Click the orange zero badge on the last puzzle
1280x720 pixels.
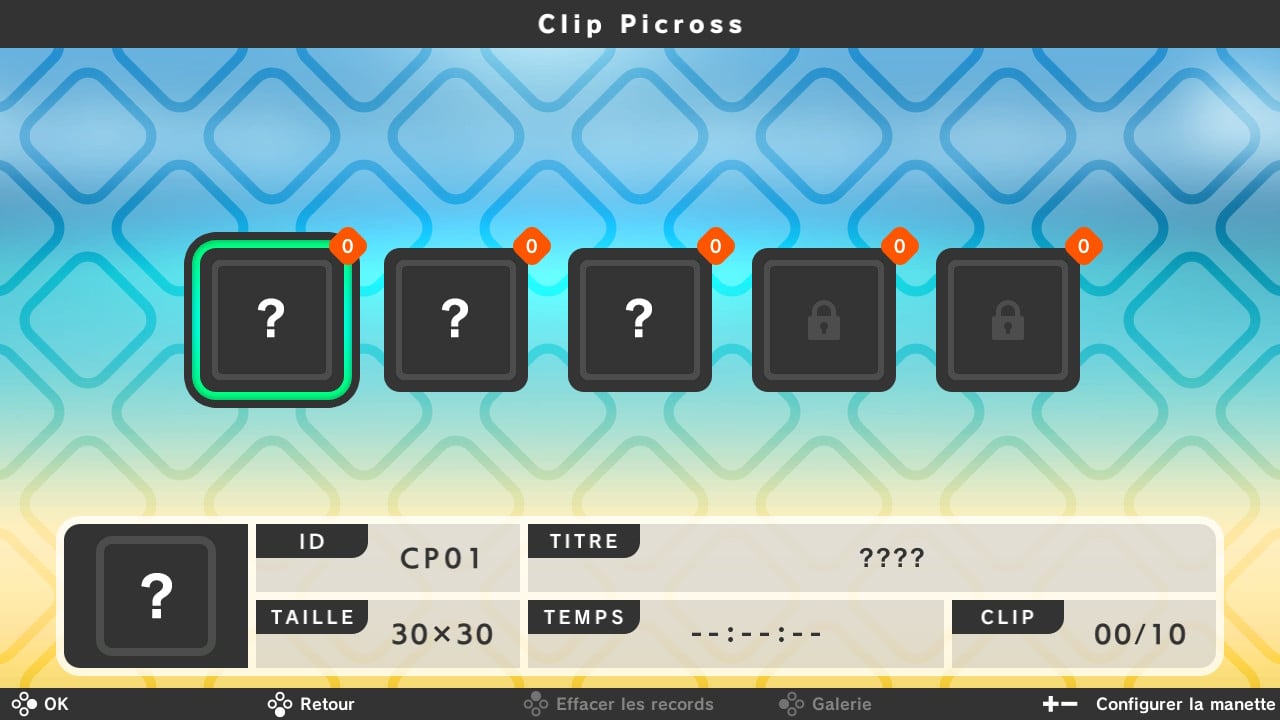pos(1082,246)
